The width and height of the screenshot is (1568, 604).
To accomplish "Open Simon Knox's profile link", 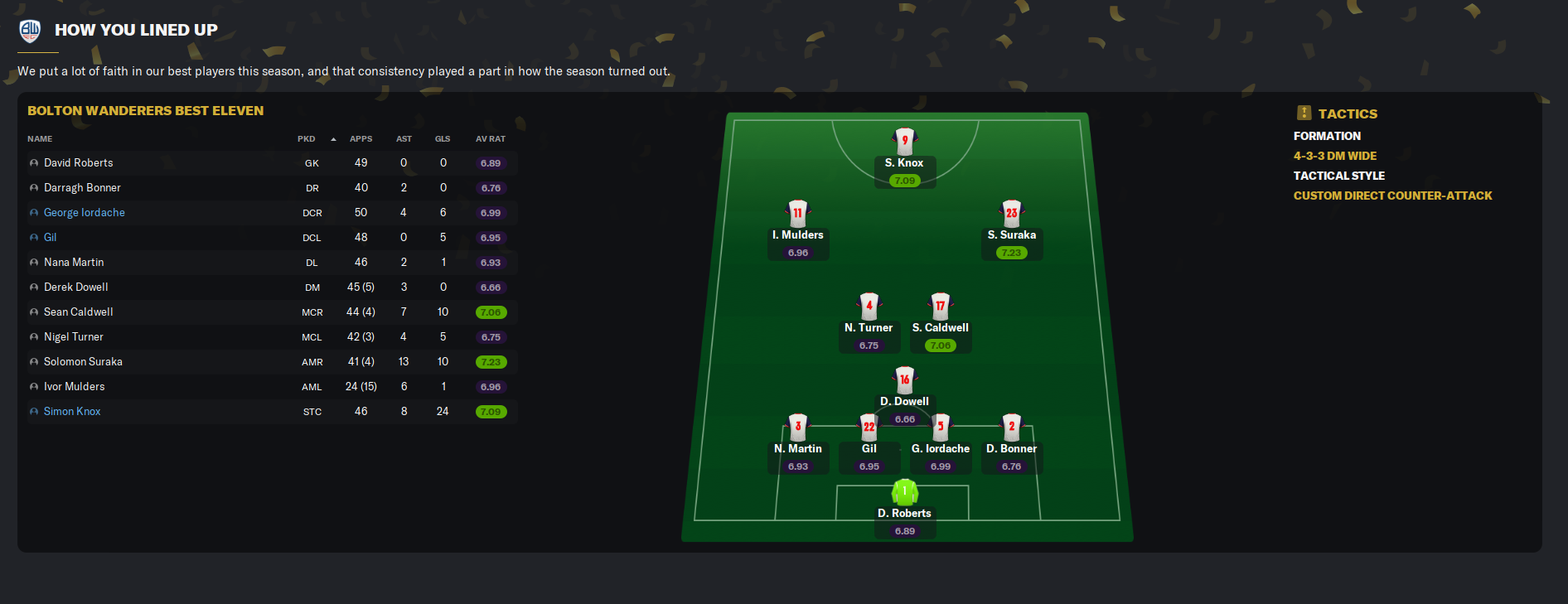I will coord(72,412).
